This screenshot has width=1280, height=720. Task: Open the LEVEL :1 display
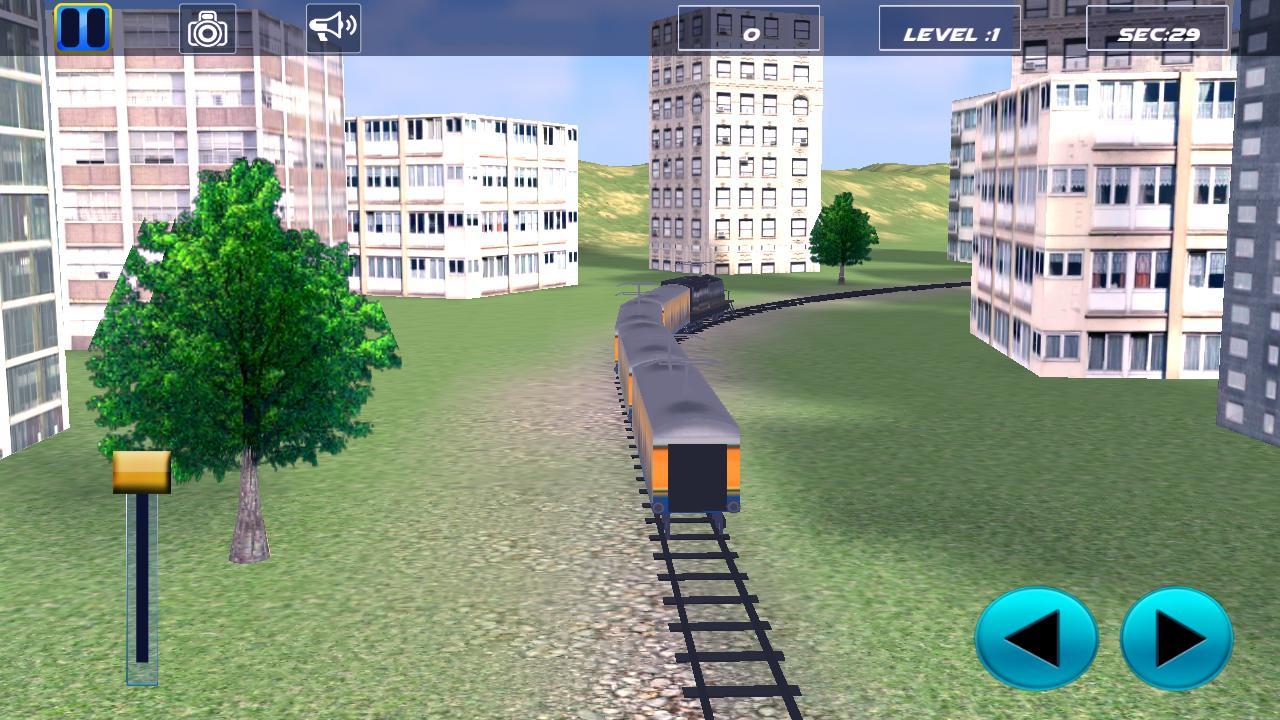[949, 28]
